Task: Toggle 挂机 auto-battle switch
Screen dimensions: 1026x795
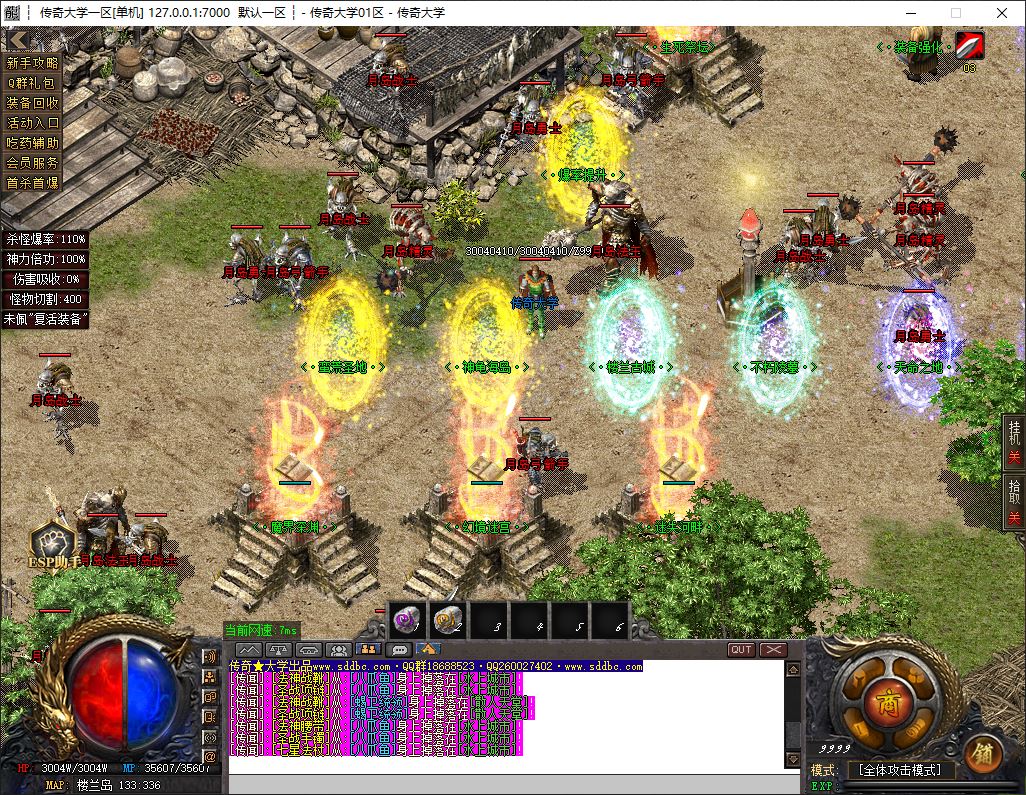Action: [1014, 445]
